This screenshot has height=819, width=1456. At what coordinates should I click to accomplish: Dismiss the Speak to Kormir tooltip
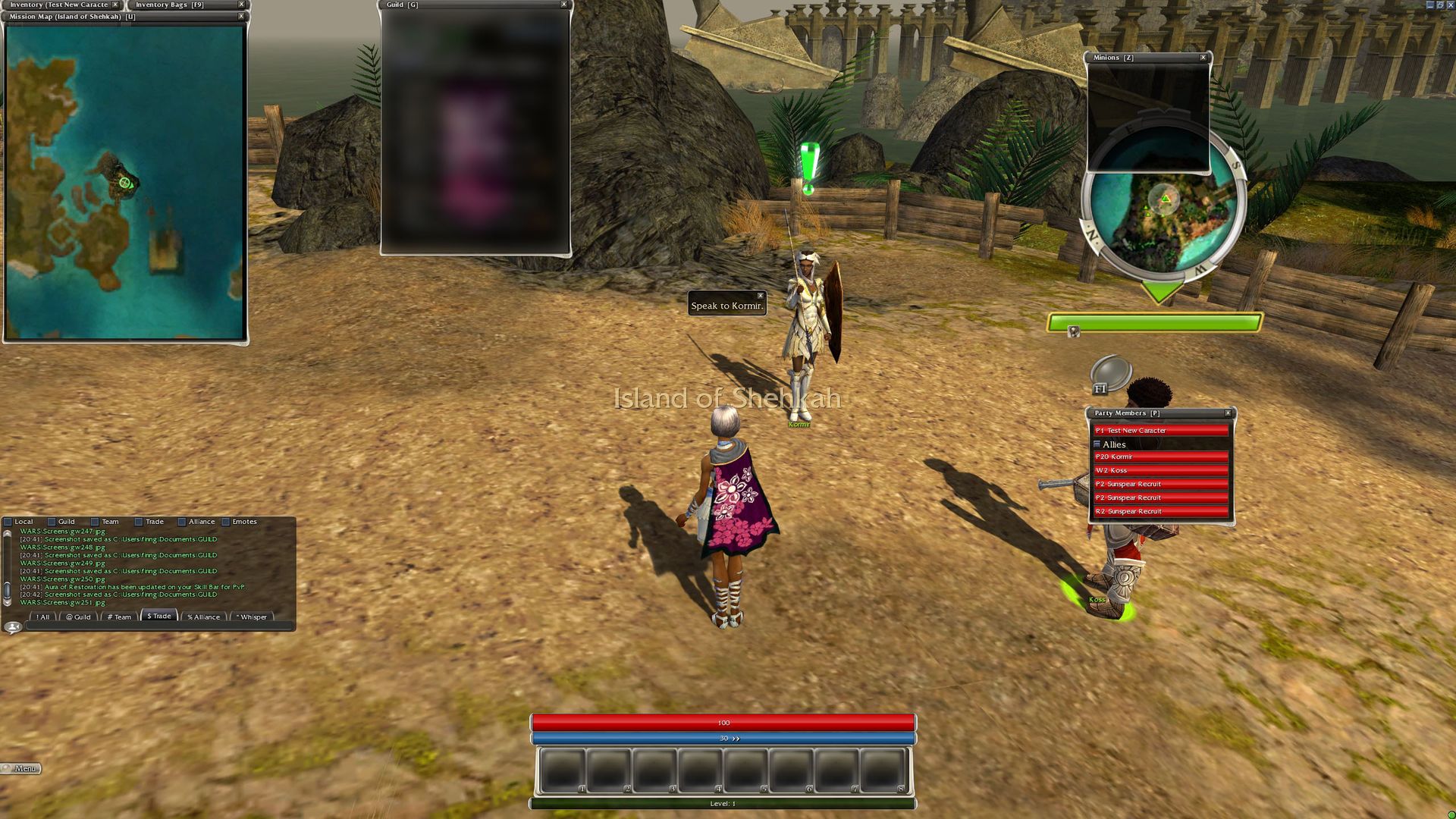(x=760, y=296)
